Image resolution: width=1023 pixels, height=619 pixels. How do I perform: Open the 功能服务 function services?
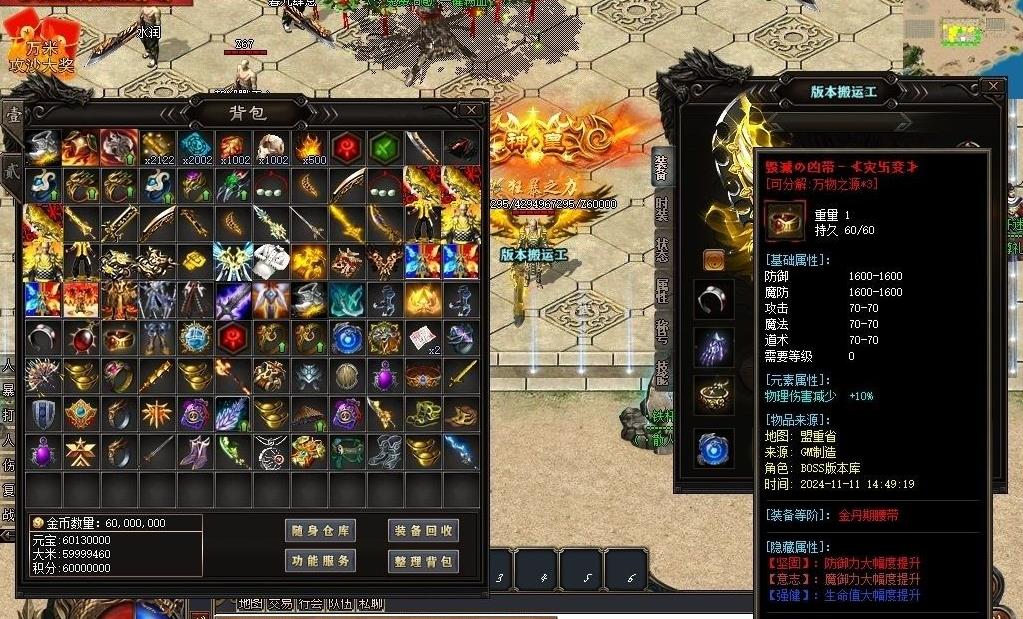point(320,561)
